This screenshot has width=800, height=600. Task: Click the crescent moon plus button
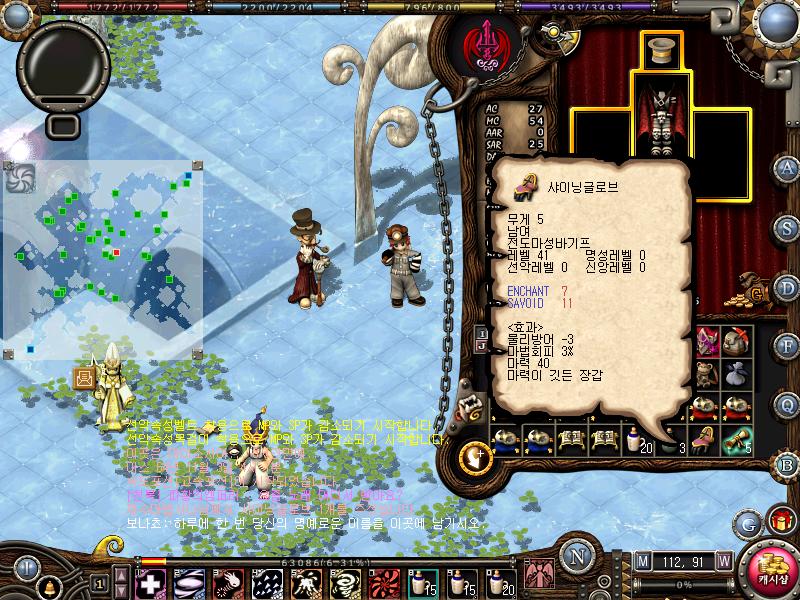tap(473, 457)
